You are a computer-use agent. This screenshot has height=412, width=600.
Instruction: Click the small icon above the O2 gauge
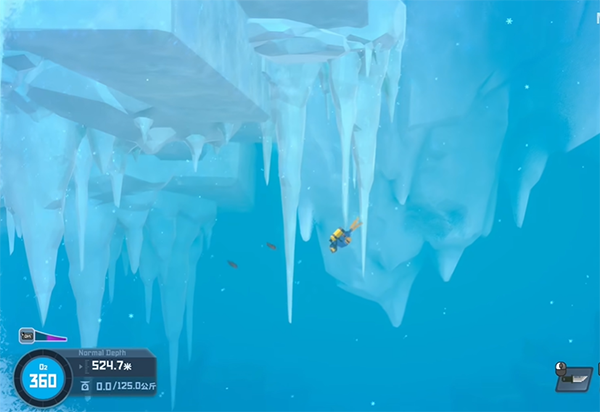27,335
